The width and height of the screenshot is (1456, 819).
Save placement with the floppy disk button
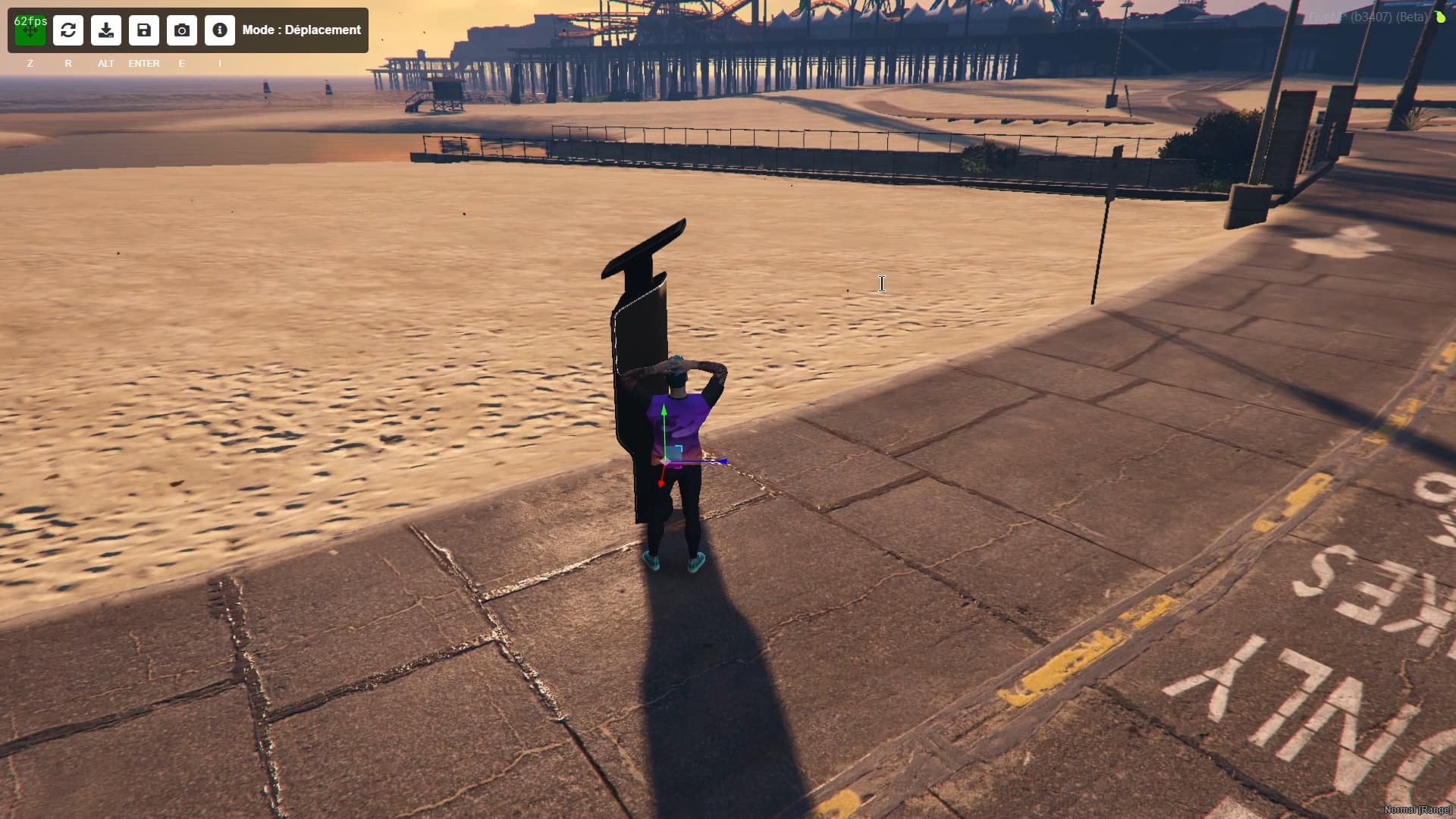pyautogui.click(x=144, y=30)
